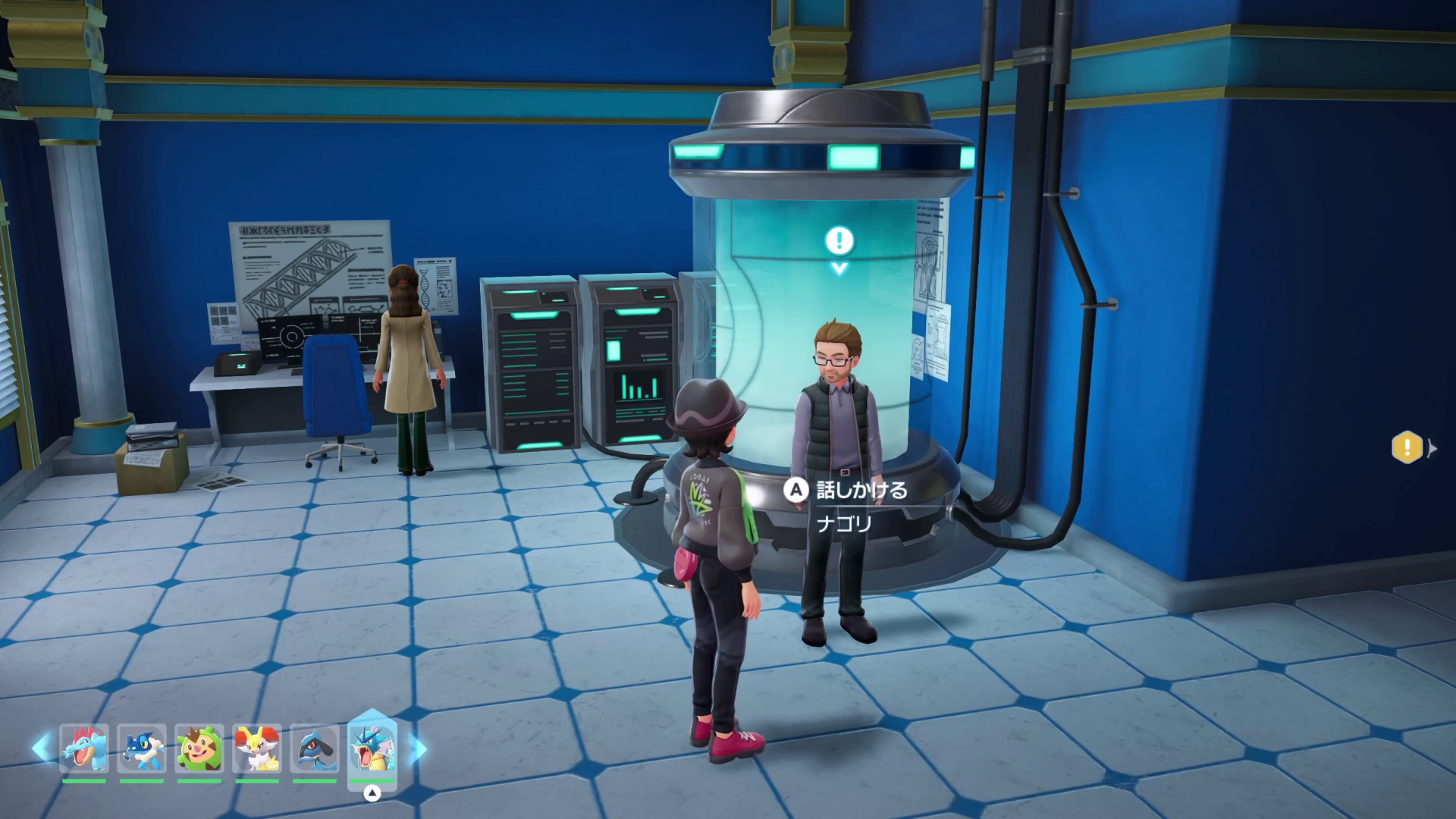
Task: Click the exclamation speech marker above Nagori
Action: pos(839,242)
